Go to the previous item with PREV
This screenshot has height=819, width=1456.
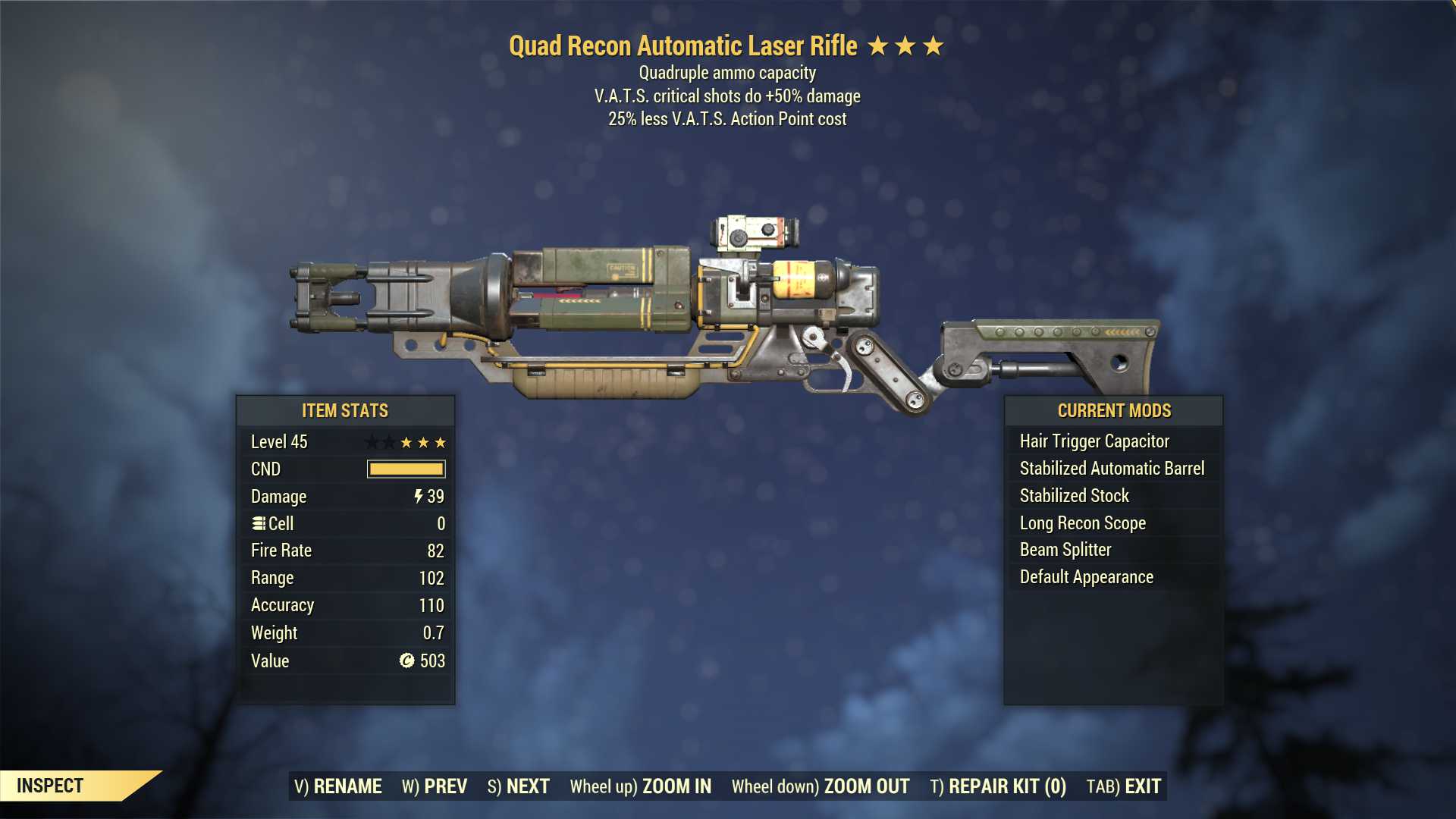[435, 786]
